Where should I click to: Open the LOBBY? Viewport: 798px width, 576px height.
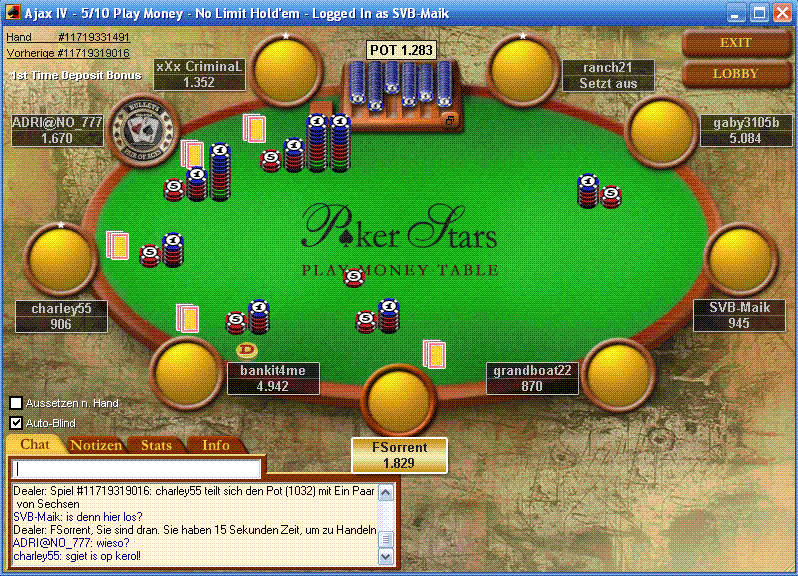735,74
